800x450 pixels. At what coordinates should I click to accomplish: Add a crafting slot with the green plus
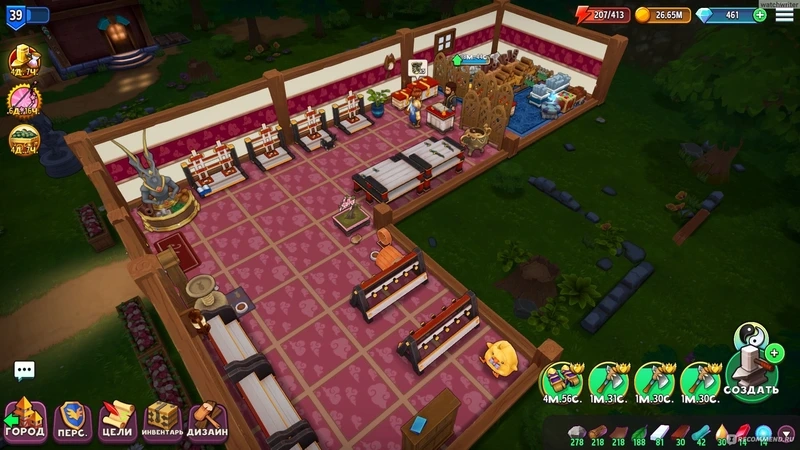tap(775, 352)
